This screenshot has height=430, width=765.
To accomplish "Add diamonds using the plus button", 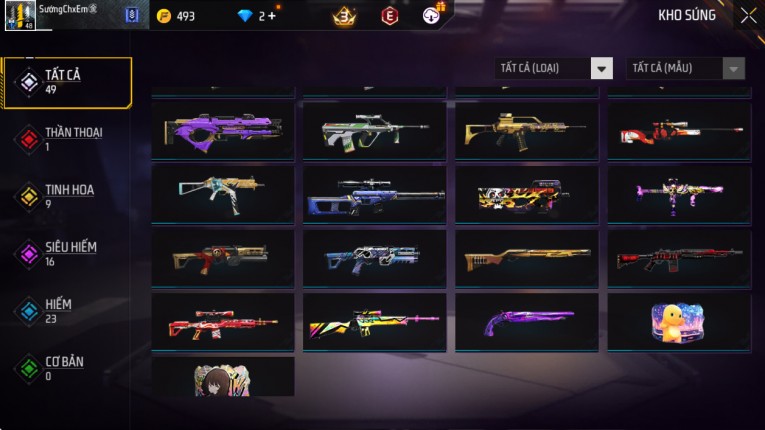I will (x=271, y=16).
